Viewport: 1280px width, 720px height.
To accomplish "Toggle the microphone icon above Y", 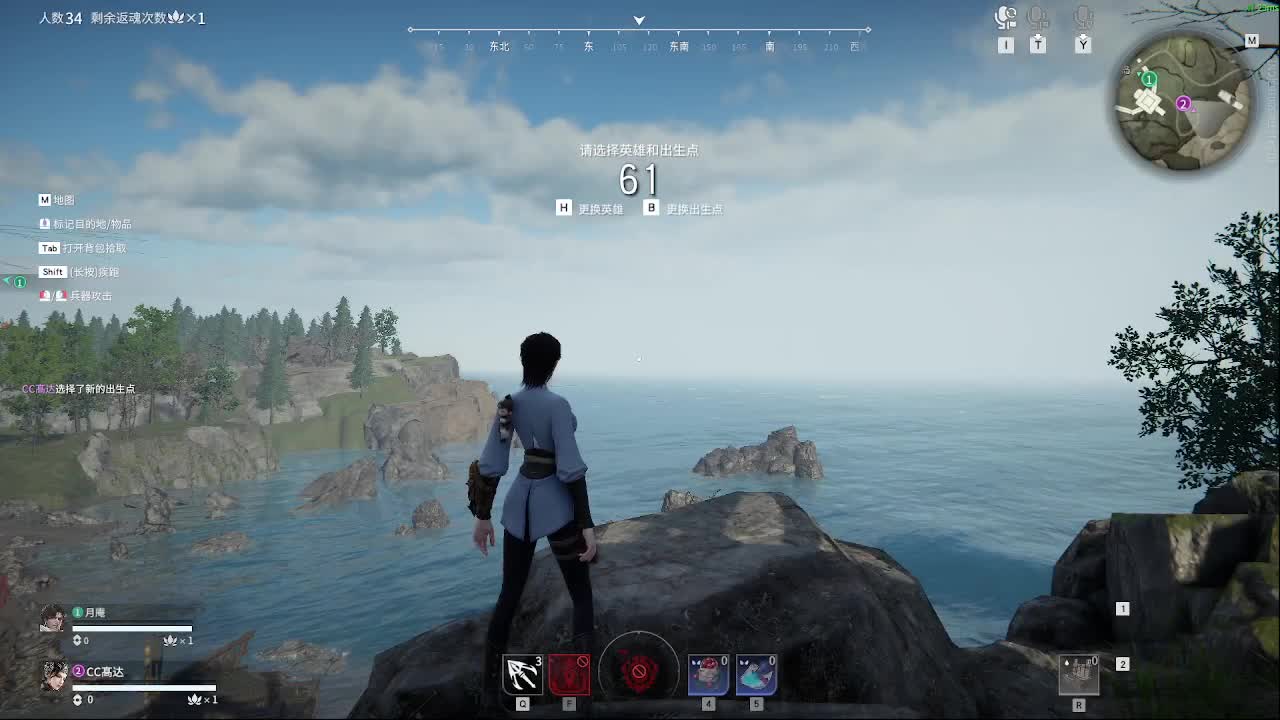I will pyautogui.click(x=1083, y=18).
